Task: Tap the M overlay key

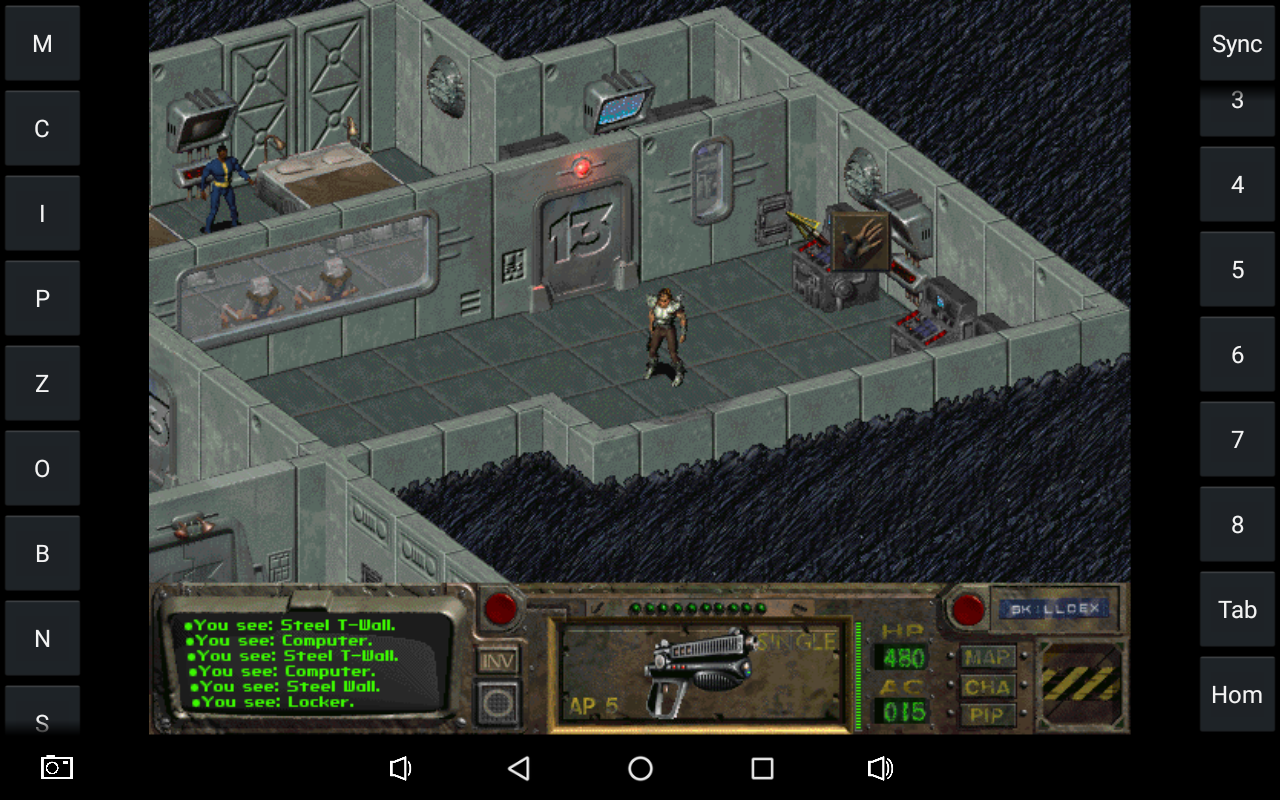Action: [x=42, y=44]
